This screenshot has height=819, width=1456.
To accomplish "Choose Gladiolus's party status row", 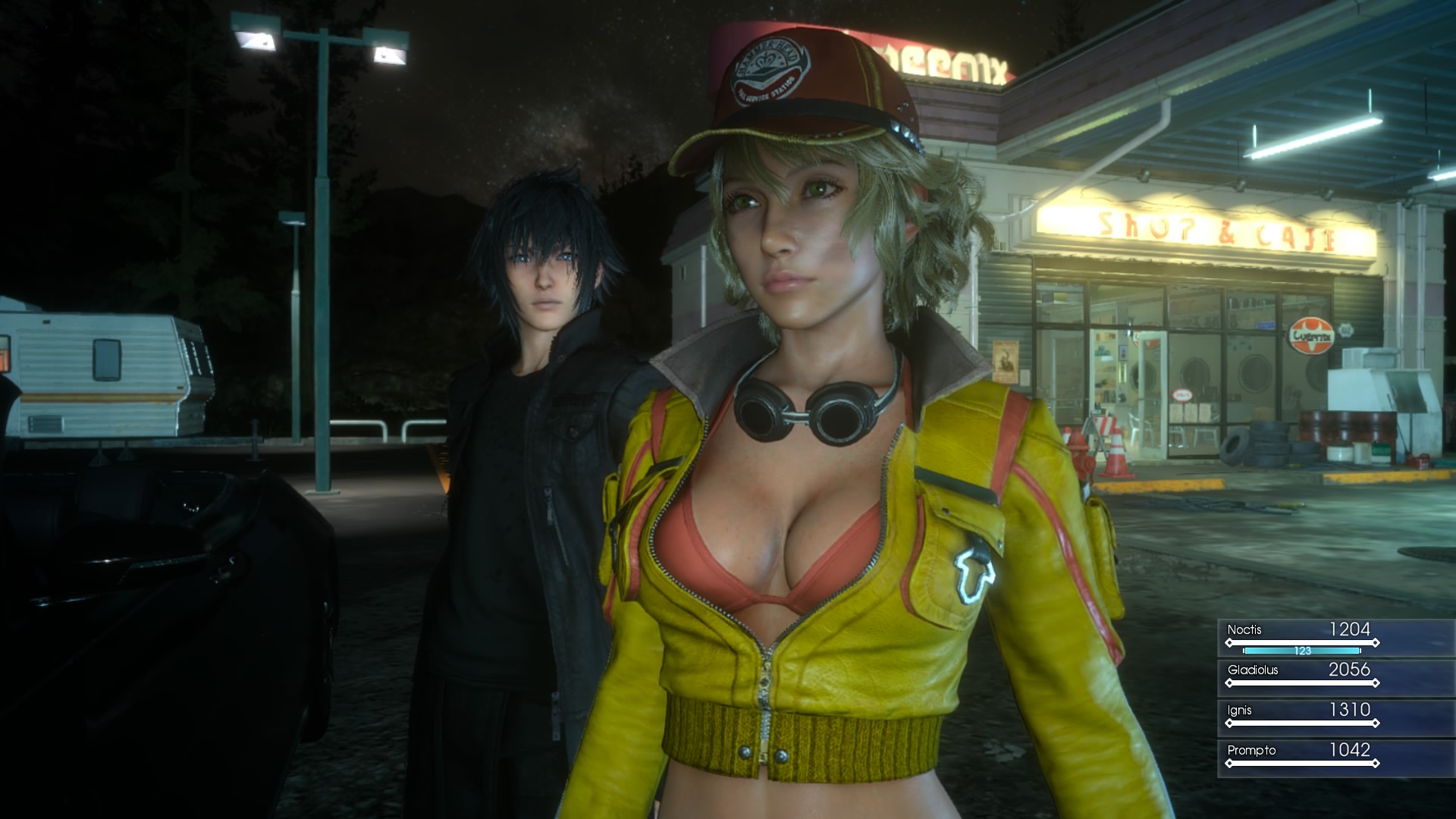I will coord(1301,676).
